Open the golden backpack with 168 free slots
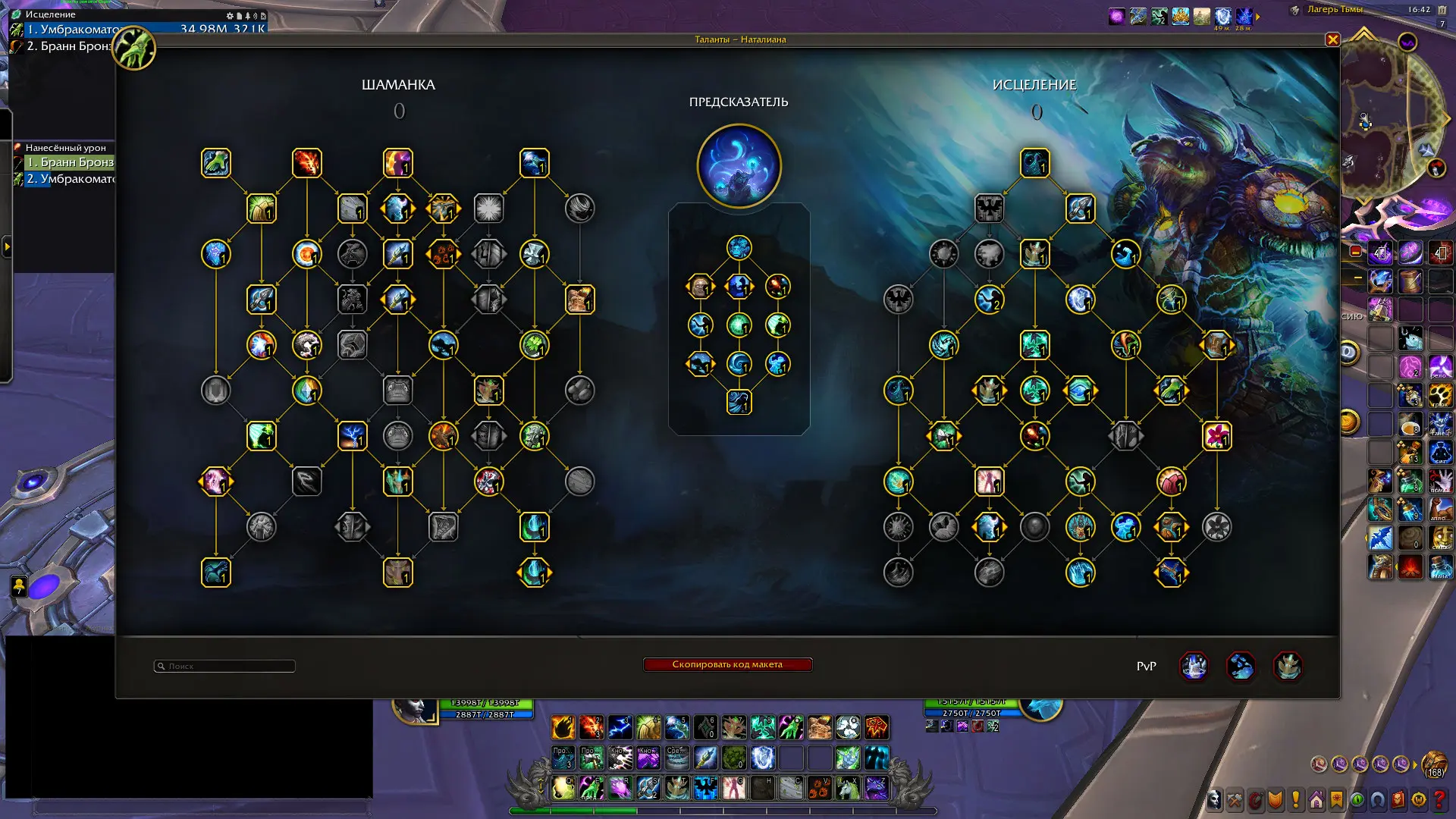The height and width of the screenshot is (819, 1456). tap(1434, 764)
